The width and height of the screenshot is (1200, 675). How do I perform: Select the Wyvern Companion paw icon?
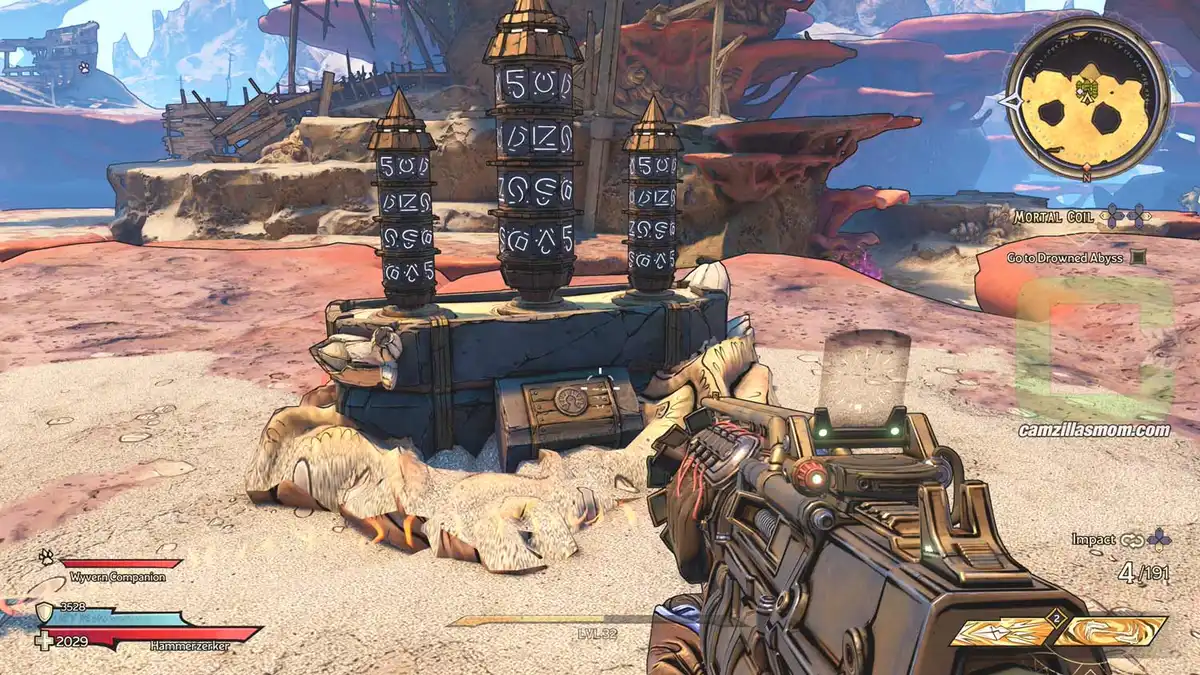46,558
